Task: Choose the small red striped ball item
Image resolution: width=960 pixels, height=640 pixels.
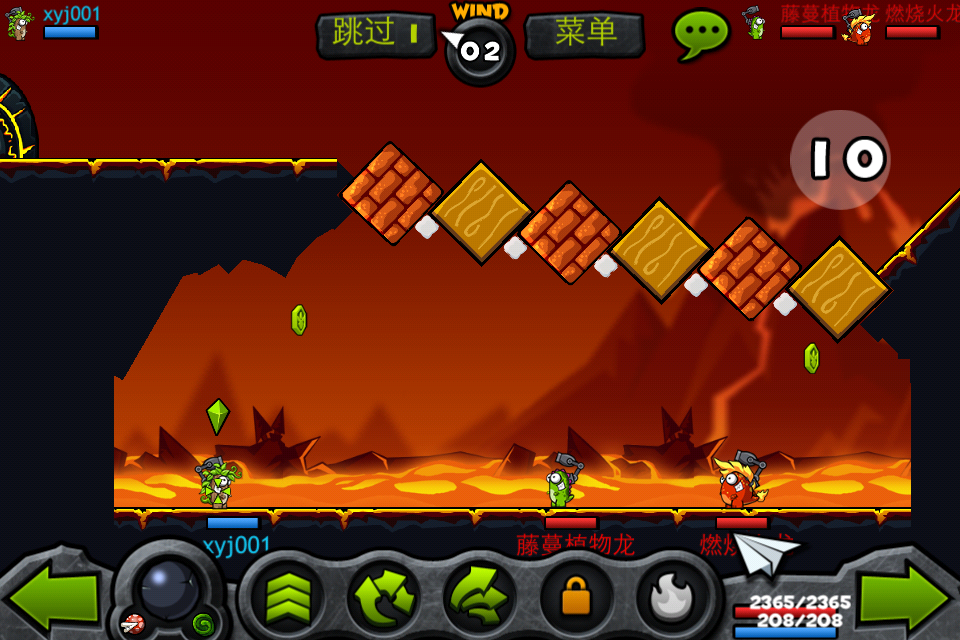Action: pos(131,624)
